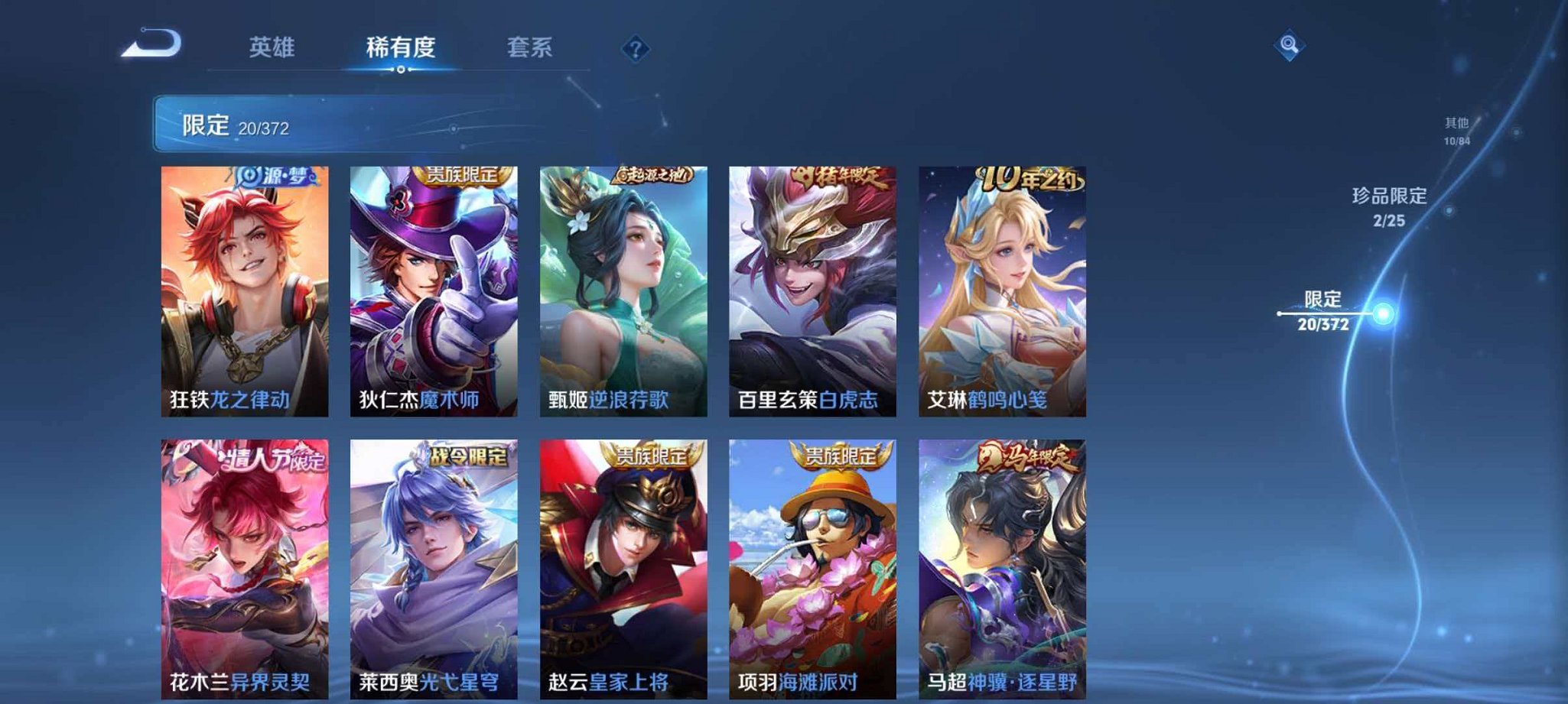The width and height of the screenshot is (1568, 704).
Task: Click the tab indicator dot under 稀有度
Action: (x=402, y=70)
